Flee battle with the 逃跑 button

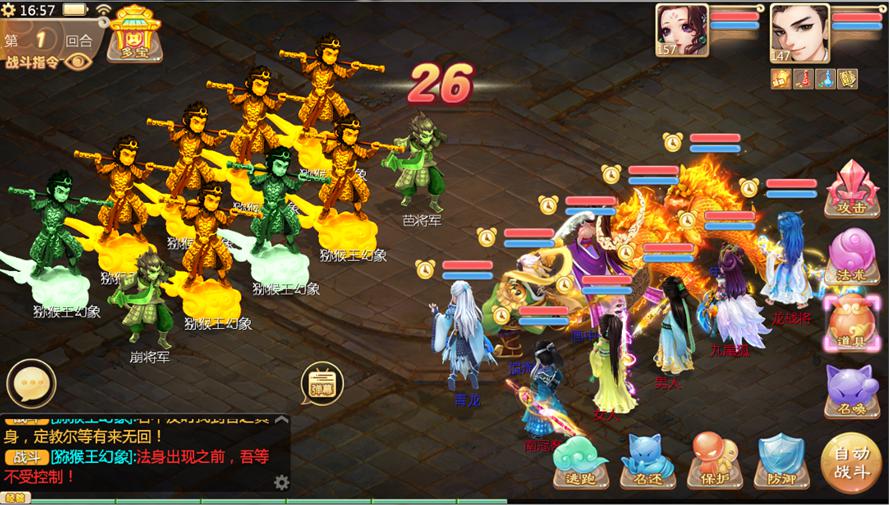click(x=580, y=463)
